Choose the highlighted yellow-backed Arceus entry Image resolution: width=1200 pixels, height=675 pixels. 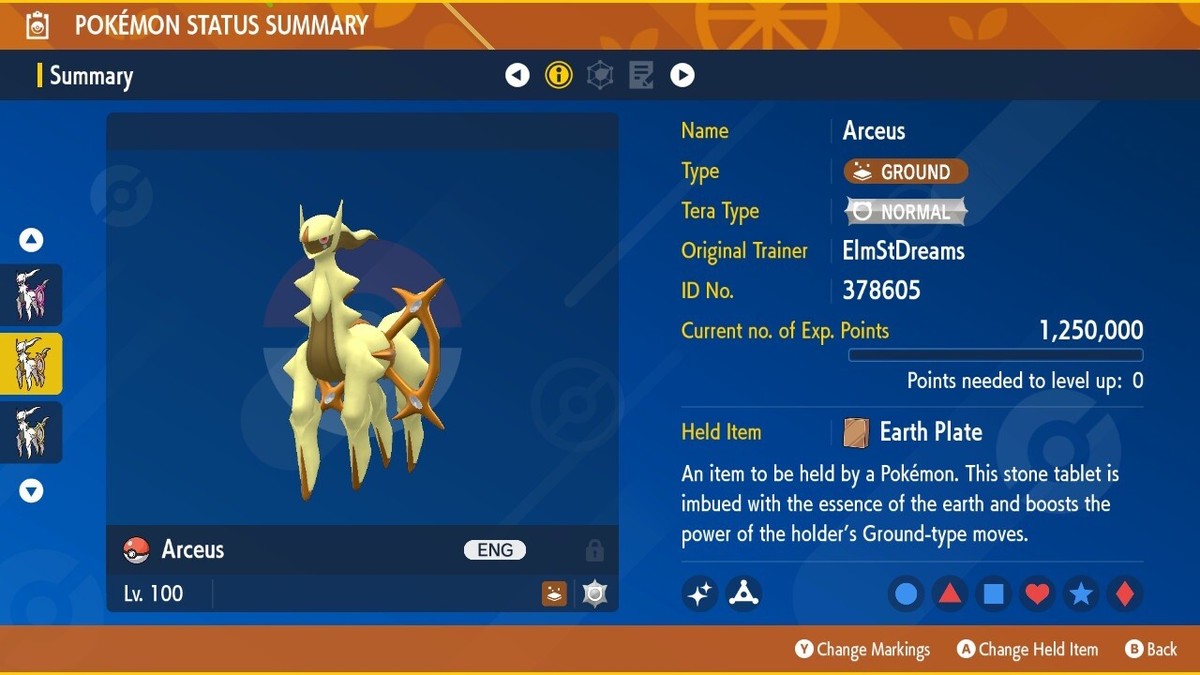pos(31,364)
